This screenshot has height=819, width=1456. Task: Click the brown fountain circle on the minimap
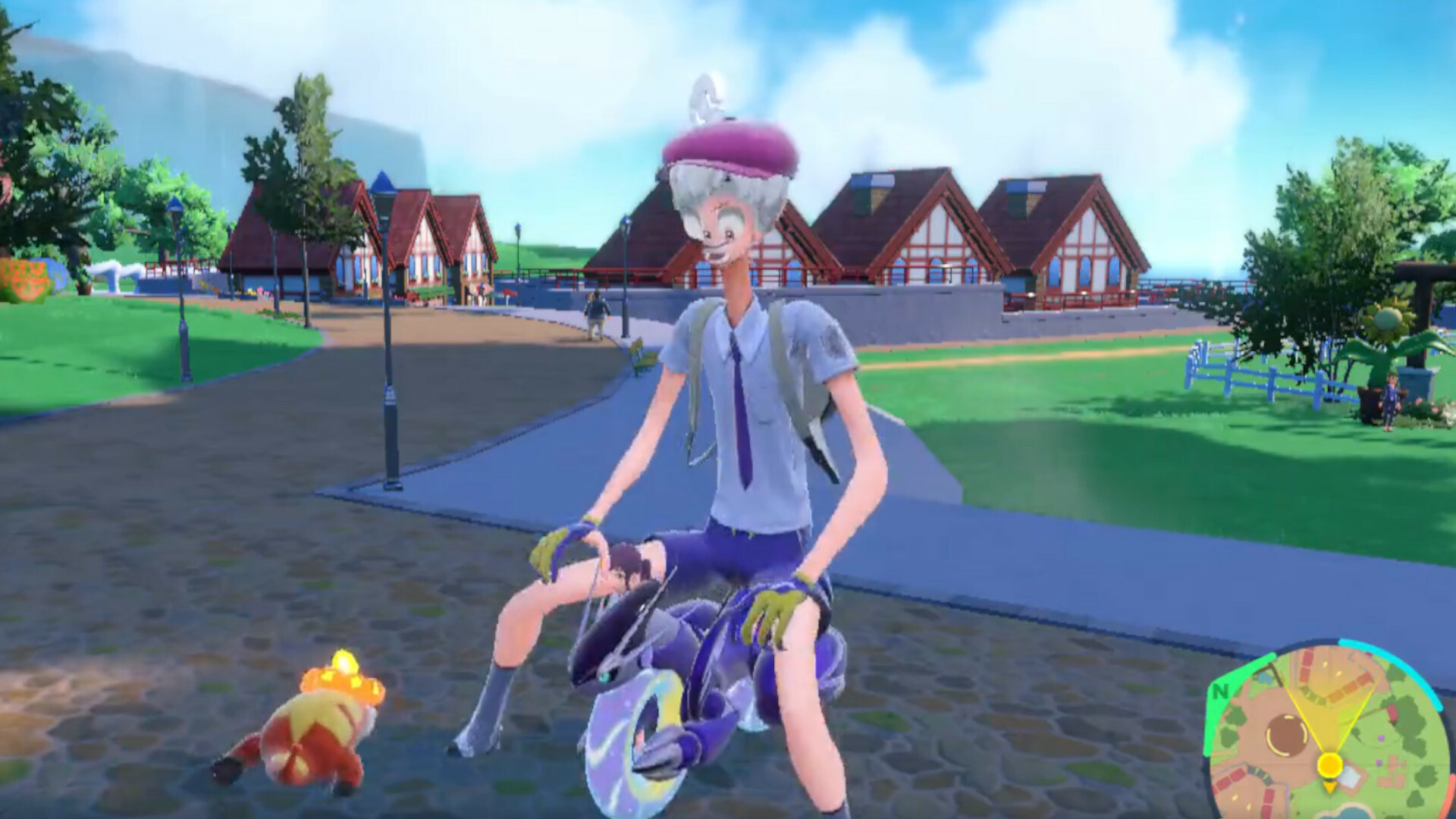1285,734
